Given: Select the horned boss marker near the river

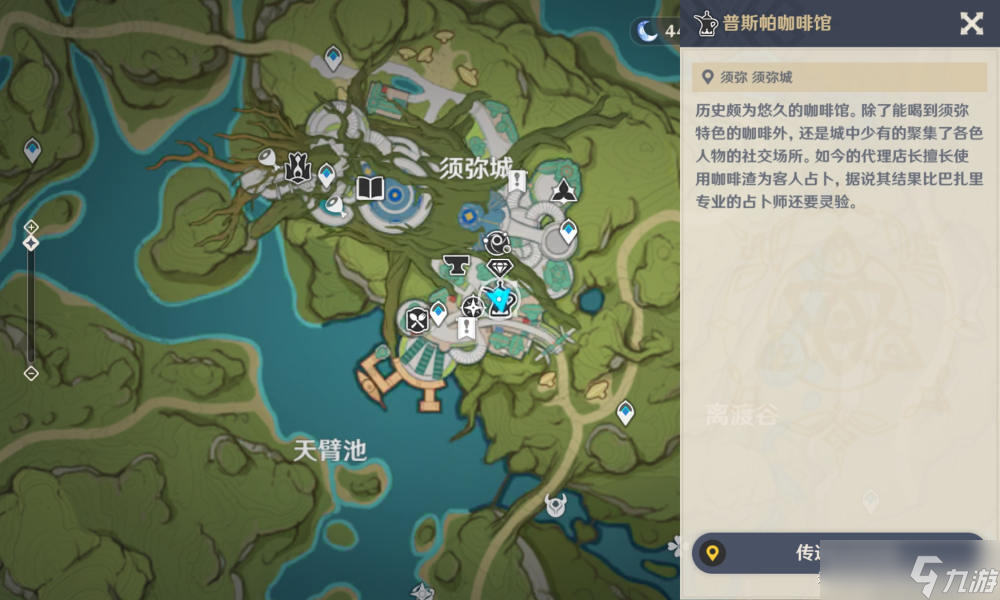Looking at the screenshot, I should click(555, 507).
